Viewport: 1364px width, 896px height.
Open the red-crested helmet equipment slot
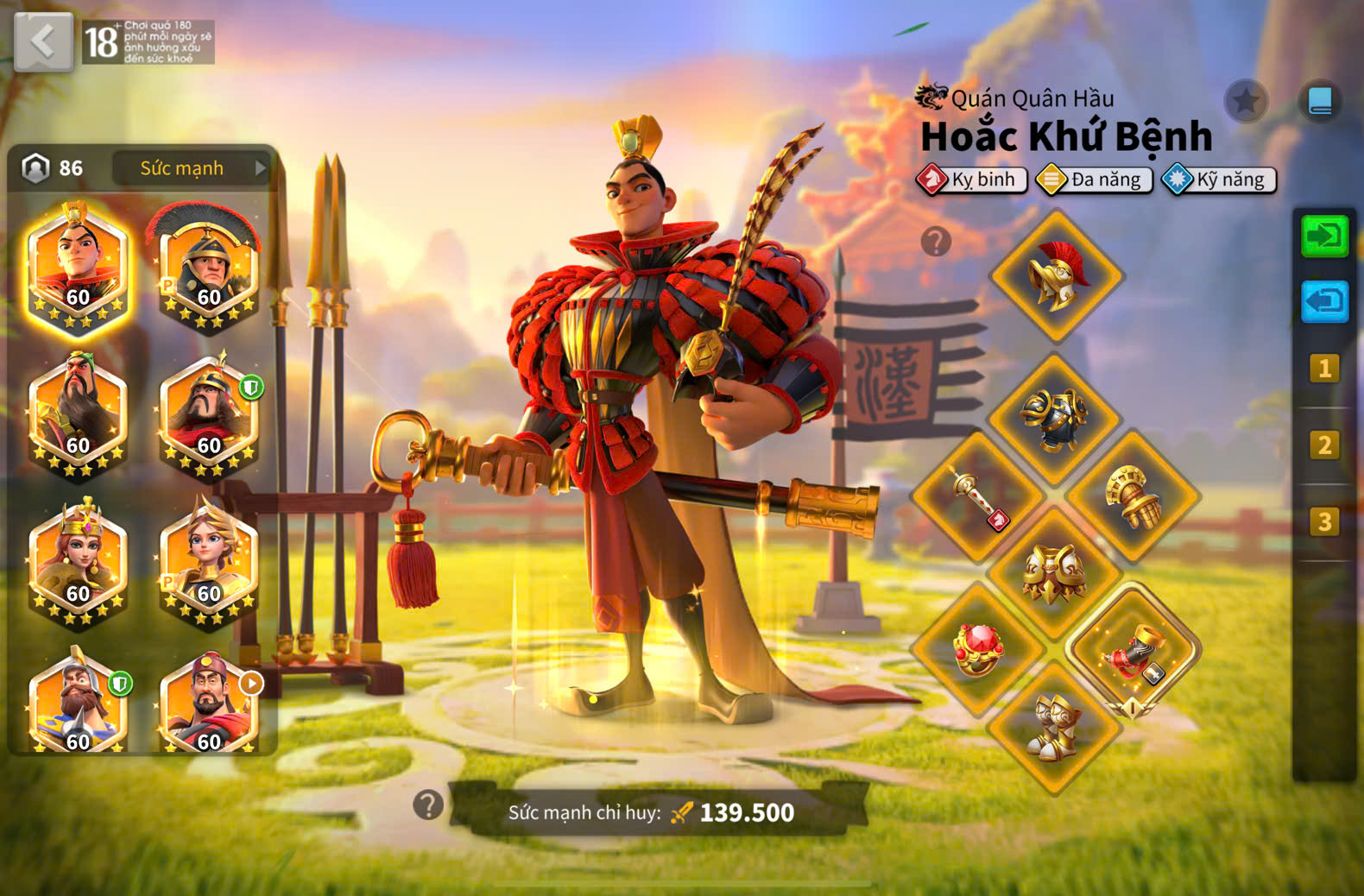point(1057,276)
